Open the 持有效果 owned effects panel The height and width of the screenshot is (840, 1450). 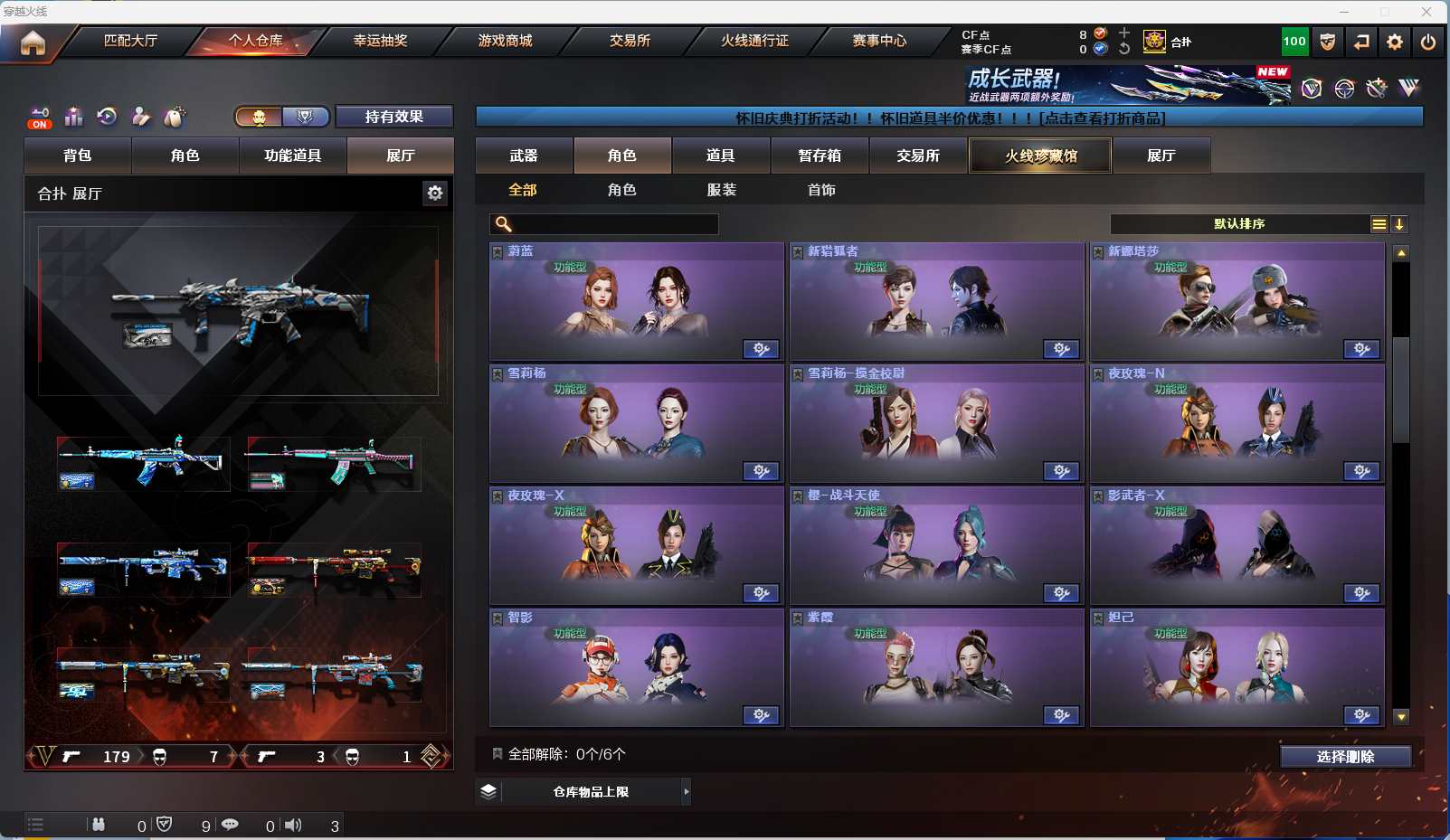pos(393,117)
